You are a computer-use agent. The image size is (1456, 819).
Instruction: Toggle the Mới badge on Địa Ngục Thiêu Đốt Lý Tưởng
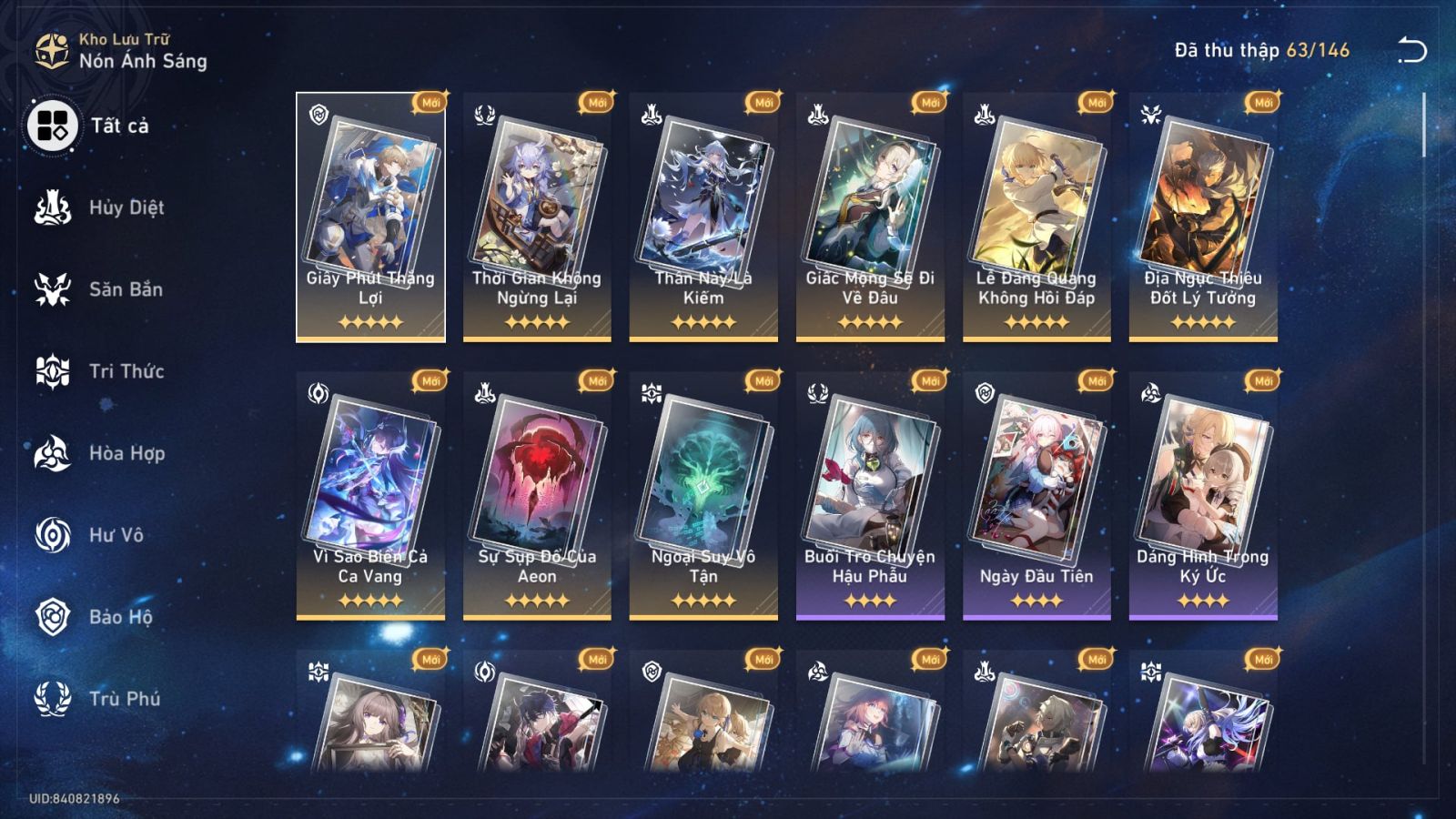point(1261,103)
